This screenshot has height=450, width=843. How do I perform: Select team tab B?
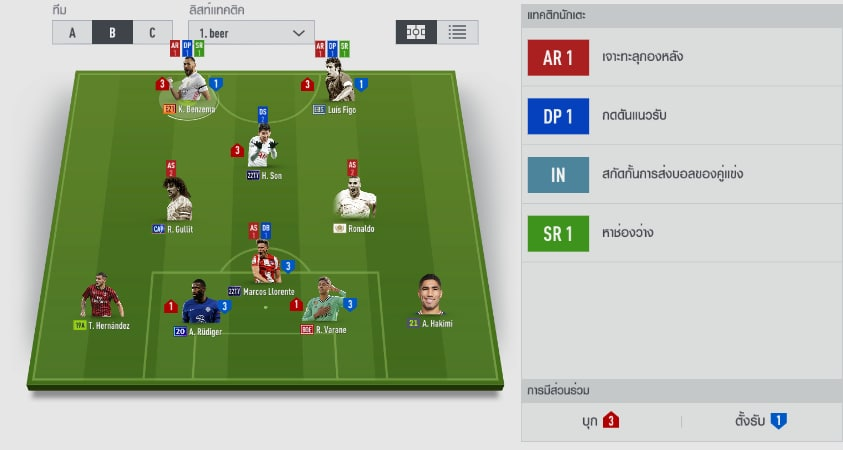pyautogui.click(x=112, y=32)
